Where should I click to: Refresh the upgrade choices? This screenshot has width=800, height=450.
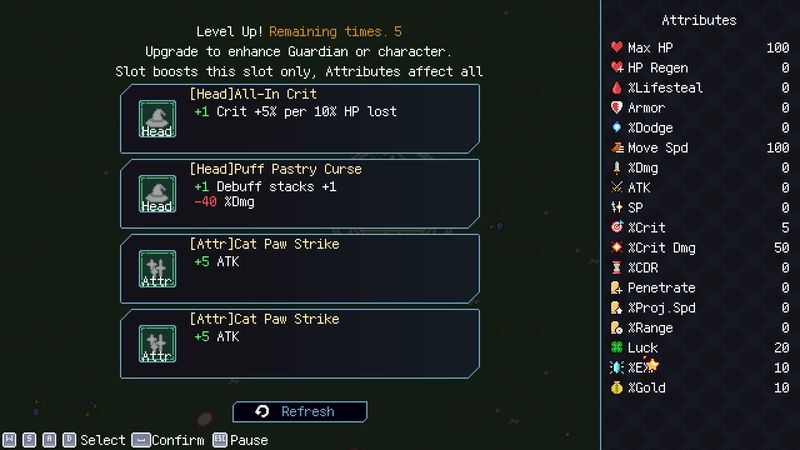click(299, 411)
